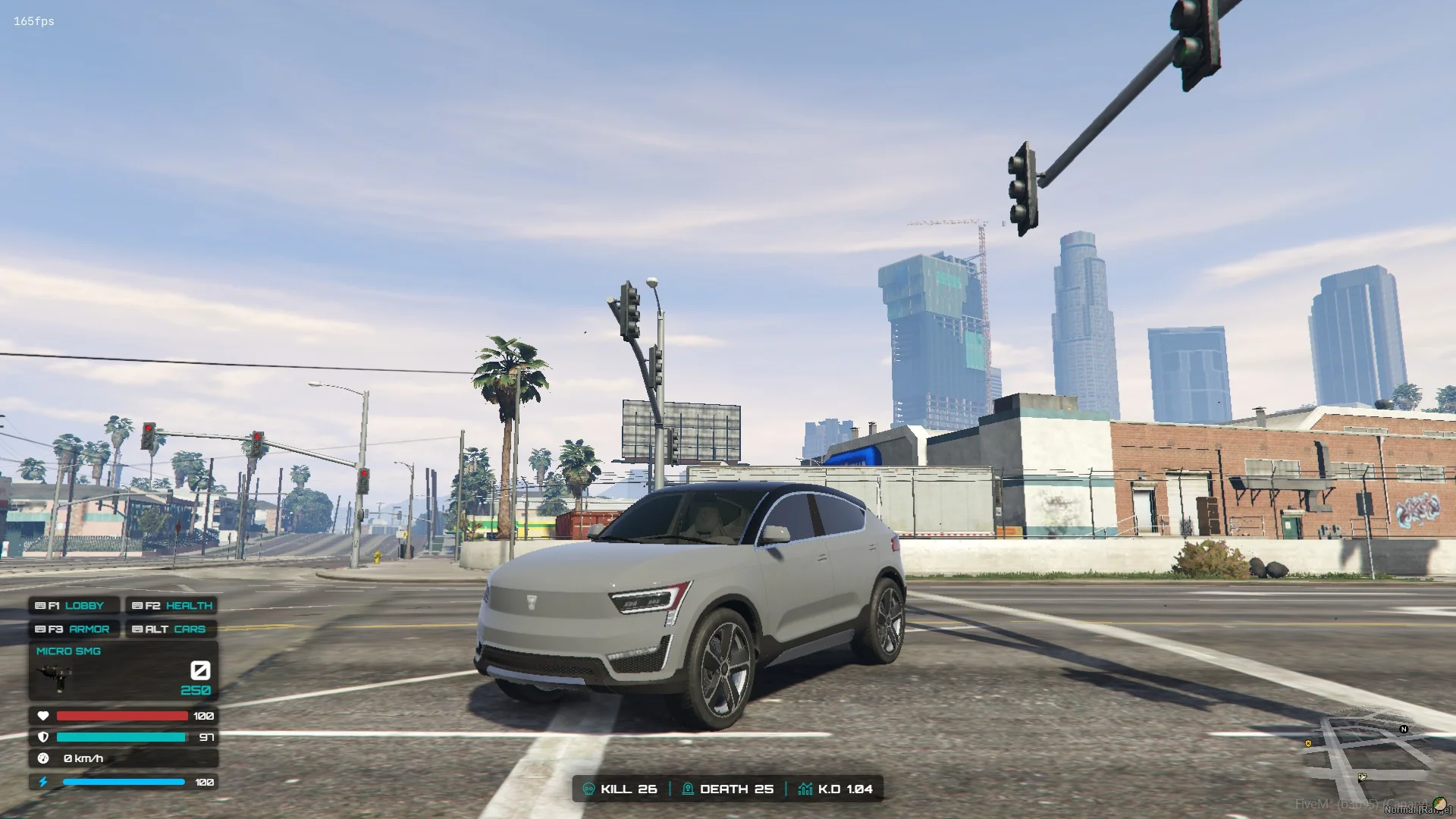This screenshot has width=1456, height=819.
Task: Select the Health refill button
Action: click(x=171, y=606)
